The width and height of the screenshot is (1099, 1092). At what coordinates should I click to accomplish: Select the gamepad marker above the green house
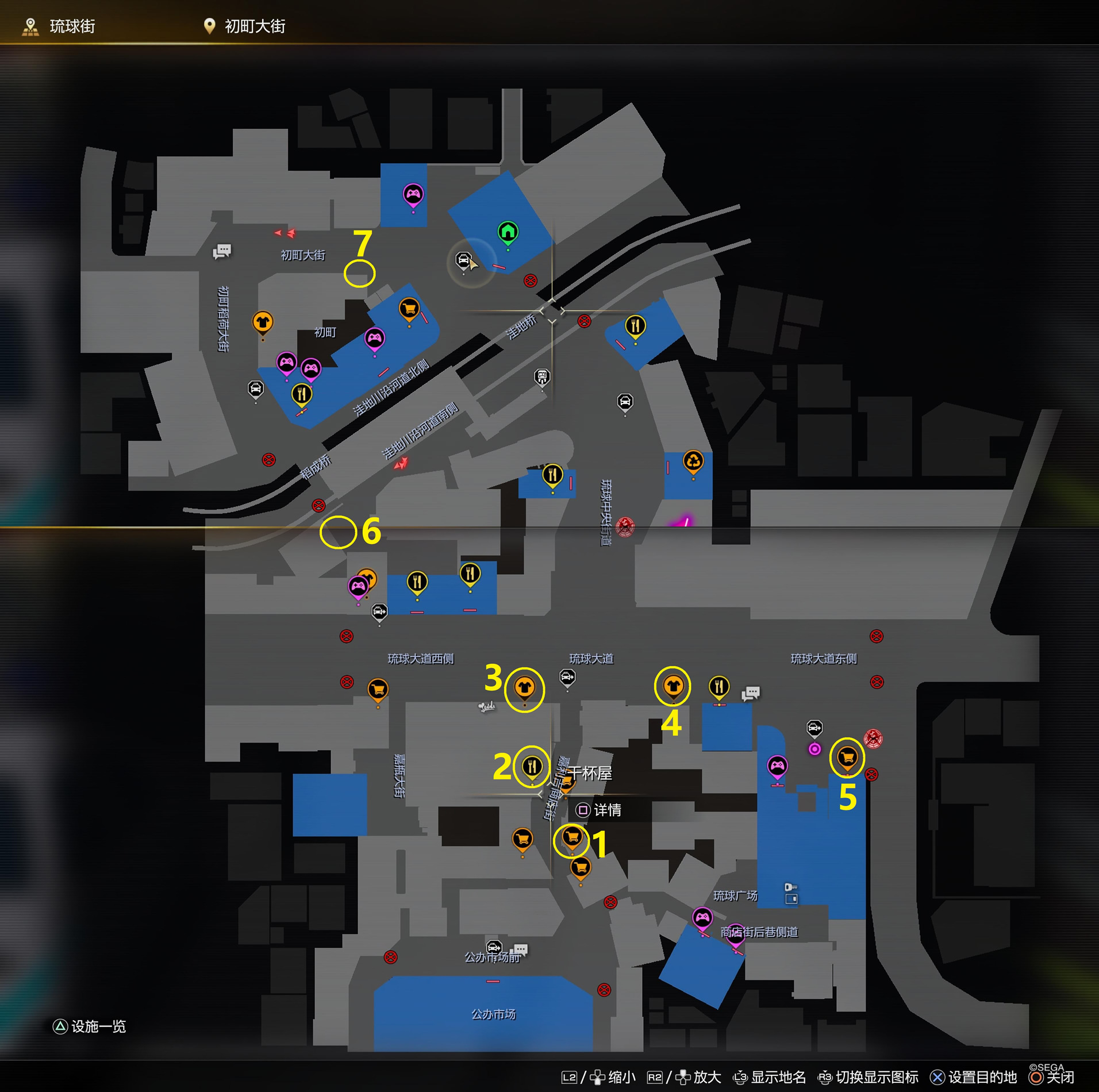413,195
